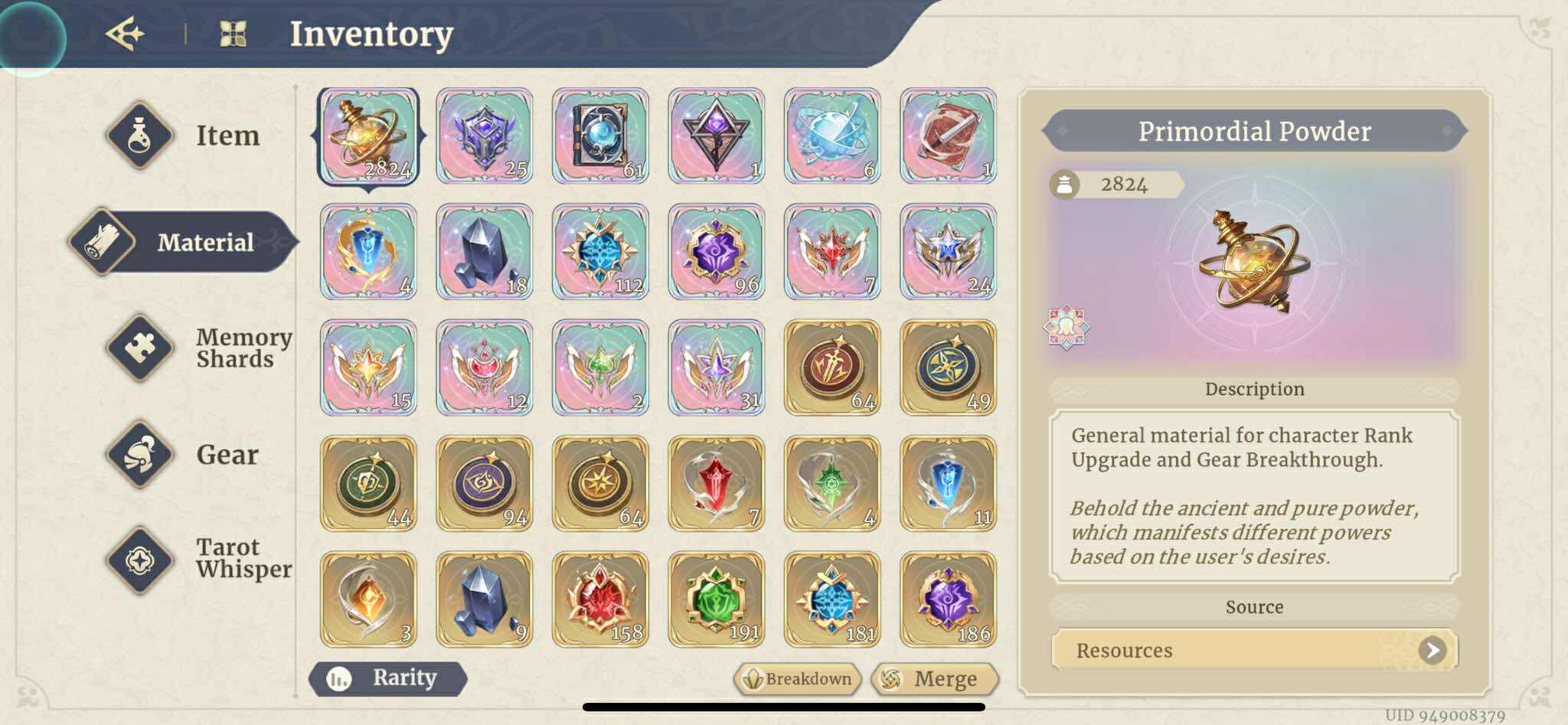Select the Primordial Powder item in the grid
The height and width of the screenshot is (725, 1568).
368,136
